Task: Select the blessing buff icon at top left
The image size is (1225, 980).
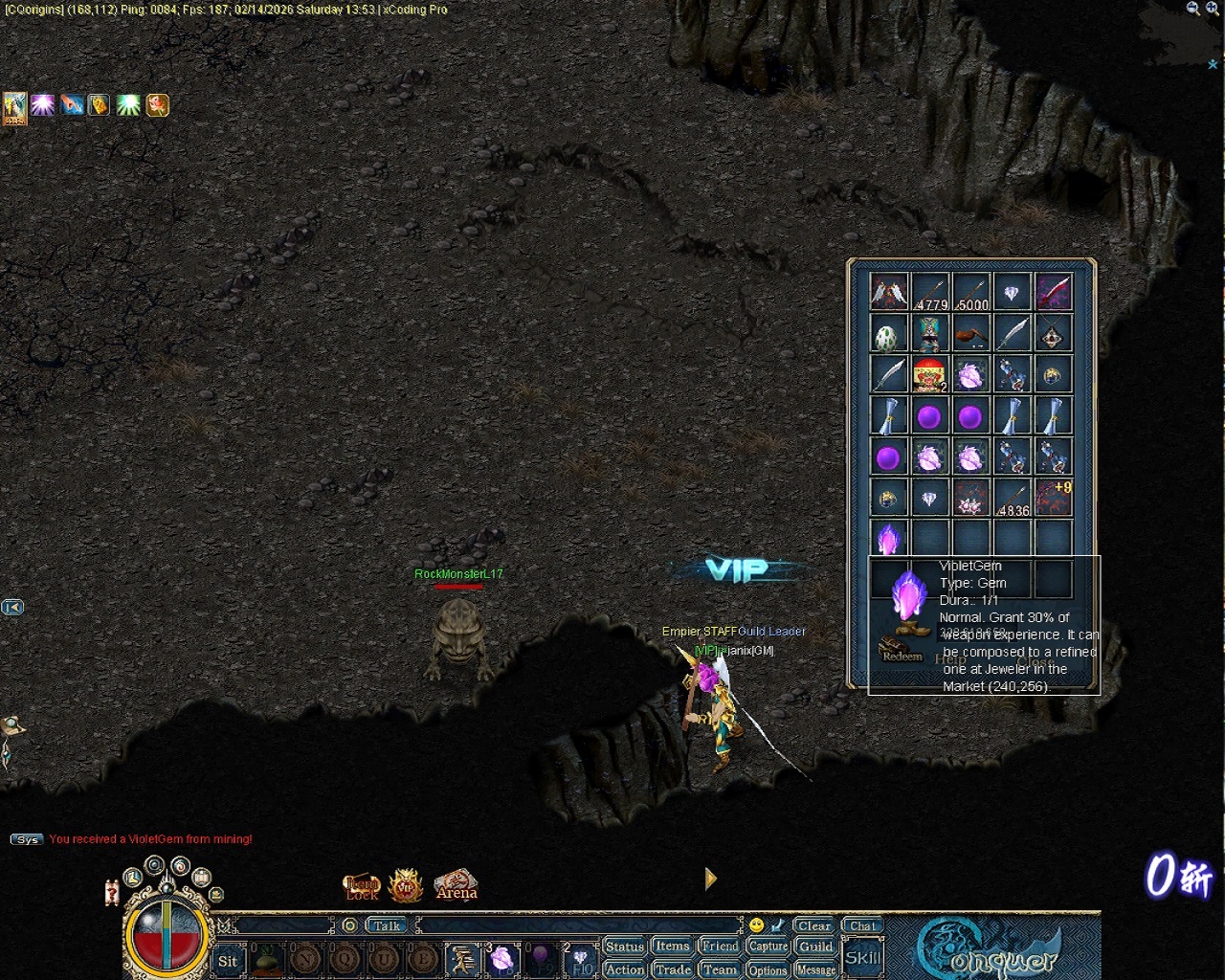Action: click(42, 105)
